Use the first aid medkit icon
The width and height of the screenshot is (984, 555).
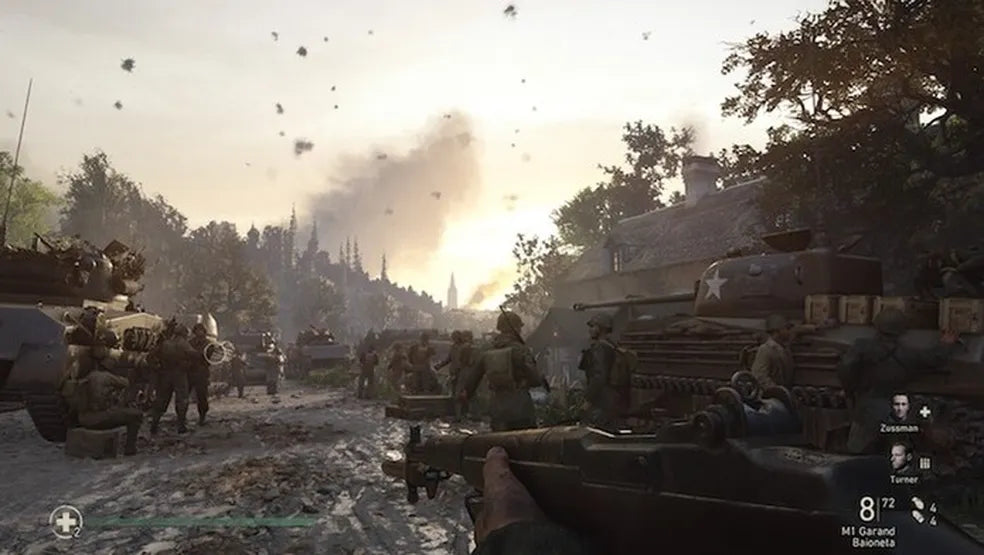(65, 520)
